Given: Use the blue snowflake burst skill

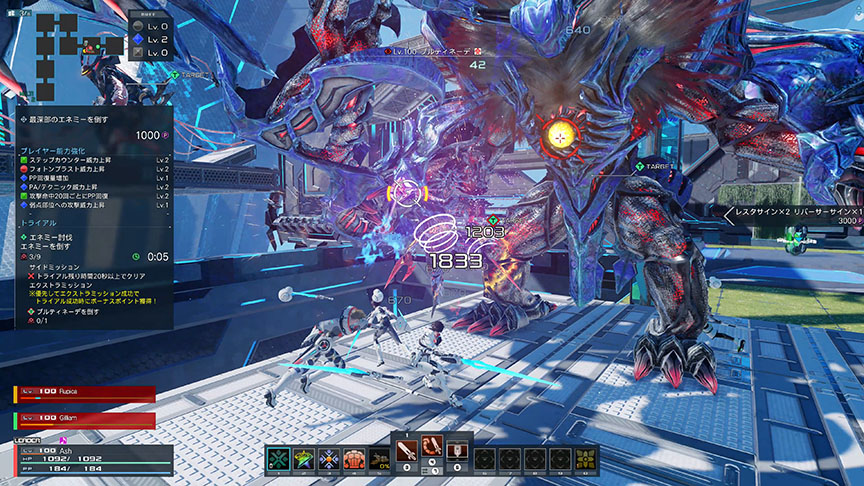Looking at the screenshot, I should [x=330, y=459].
